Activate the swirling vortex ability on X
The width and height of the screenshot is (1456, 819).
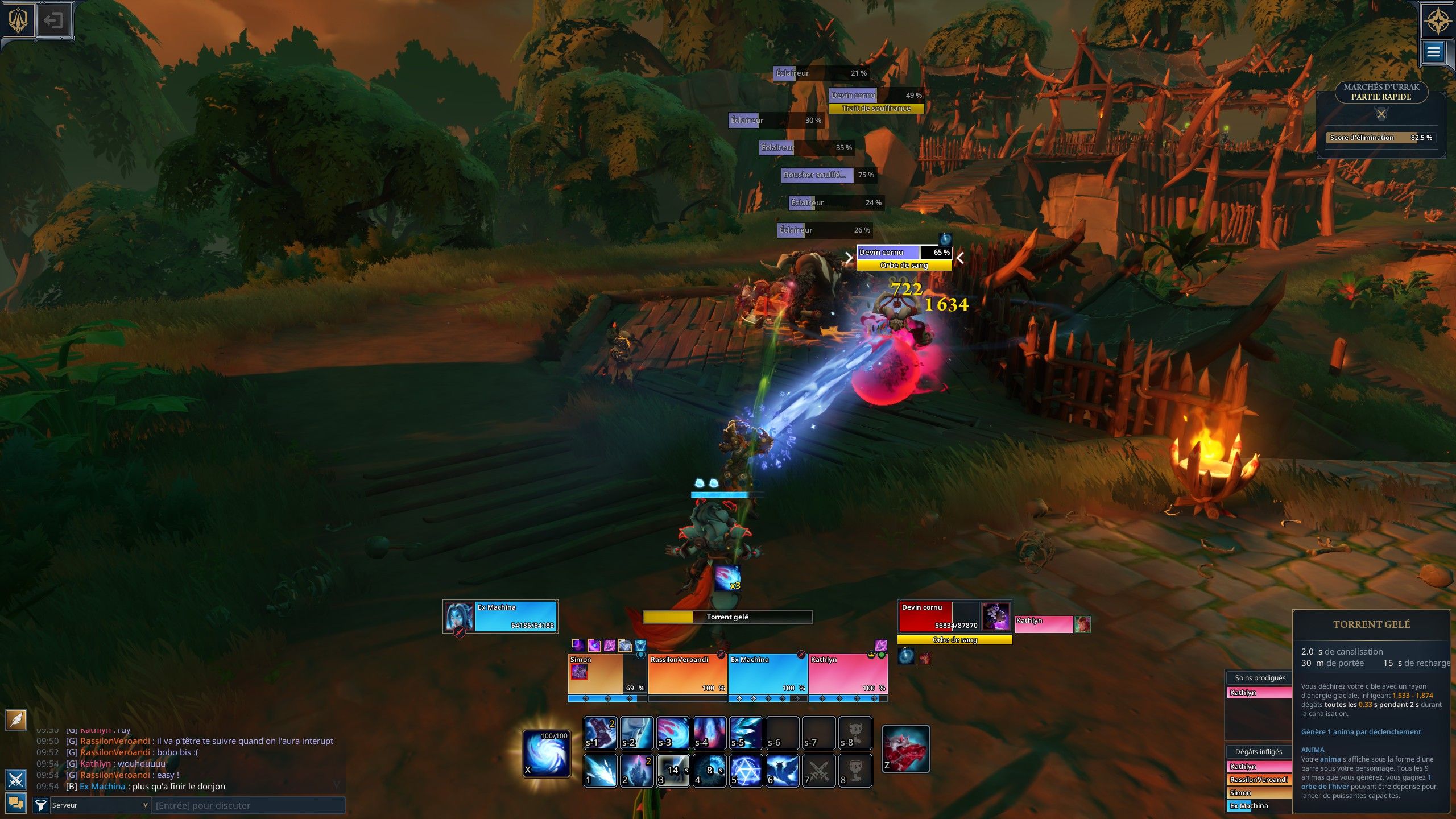click(546, 753)
